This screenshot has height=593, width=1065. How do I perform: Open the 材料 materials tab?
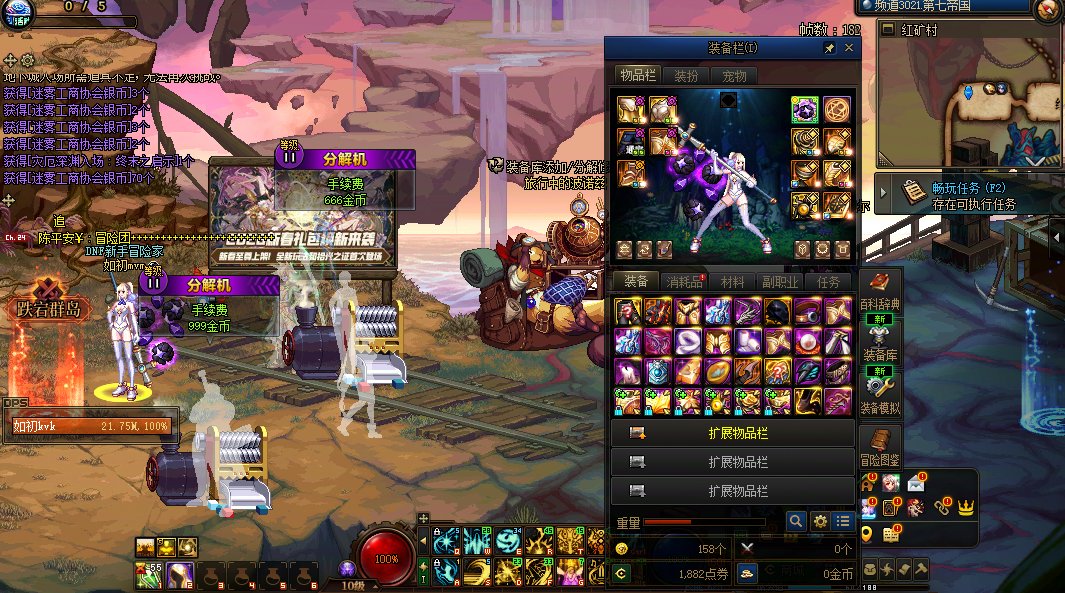point(732,282)
